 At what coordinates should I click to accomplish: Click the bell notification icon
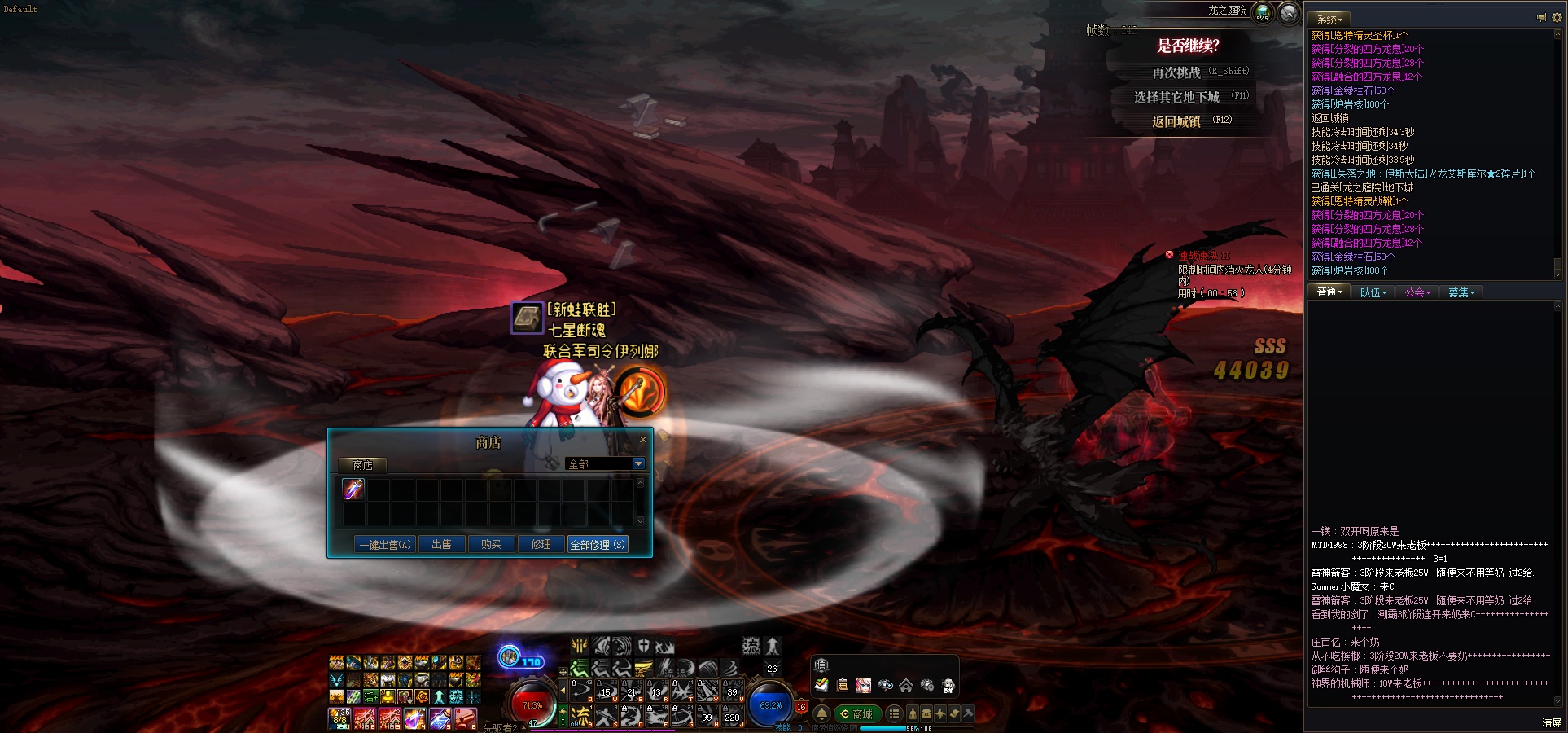[x=822, y=714]
